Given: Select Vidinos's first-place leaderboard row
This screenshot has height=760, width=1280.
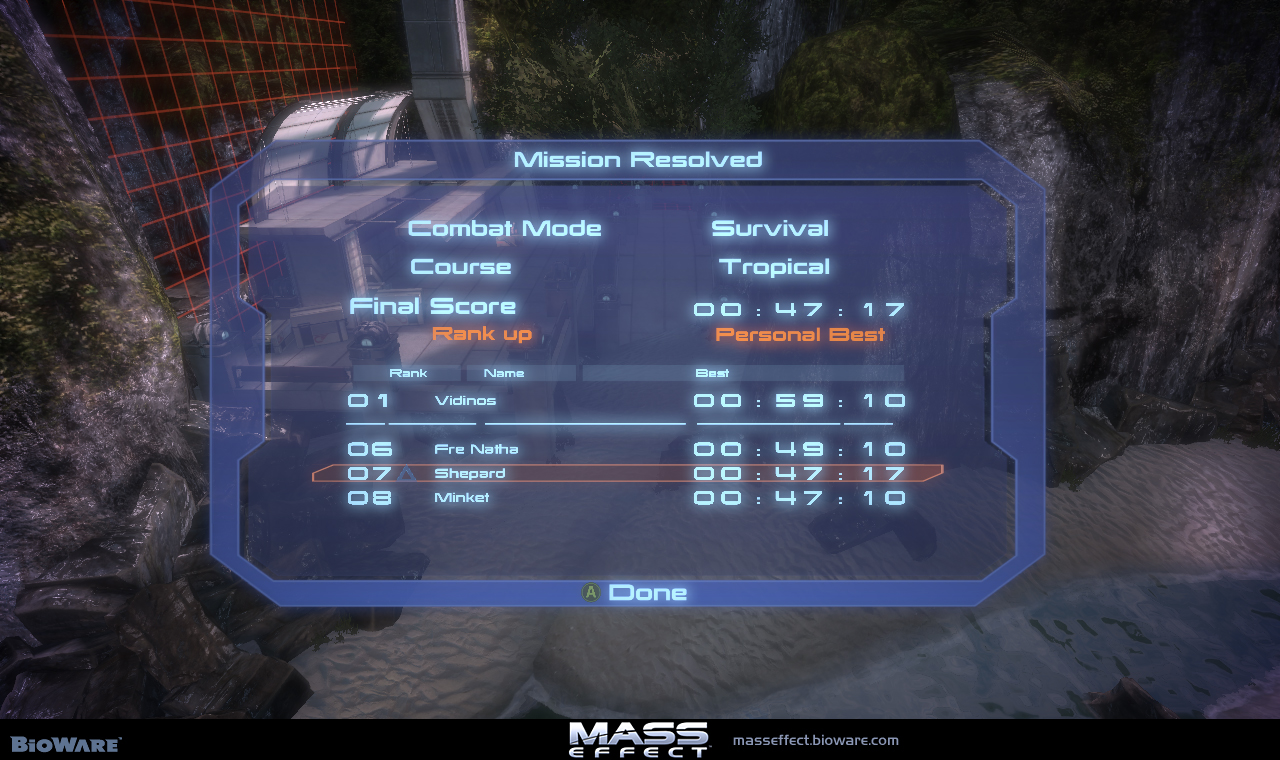Looking at the screenshot, I should pos(626,401).
